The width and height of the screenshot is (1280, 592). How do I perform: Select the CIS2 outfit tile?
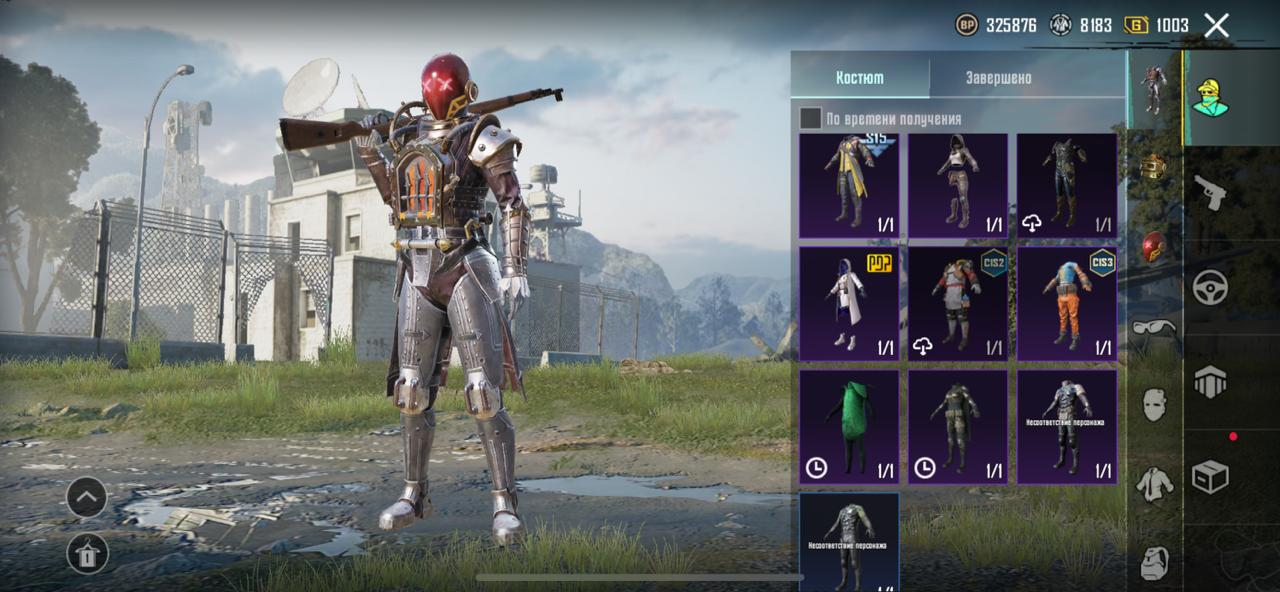pyautogui.click(x=958, y=304)
